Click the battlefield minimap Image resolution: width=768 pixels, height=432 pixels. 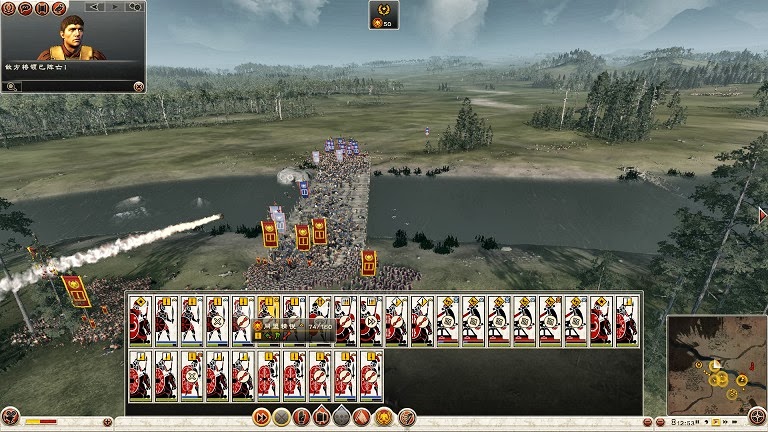pos(714,364)
